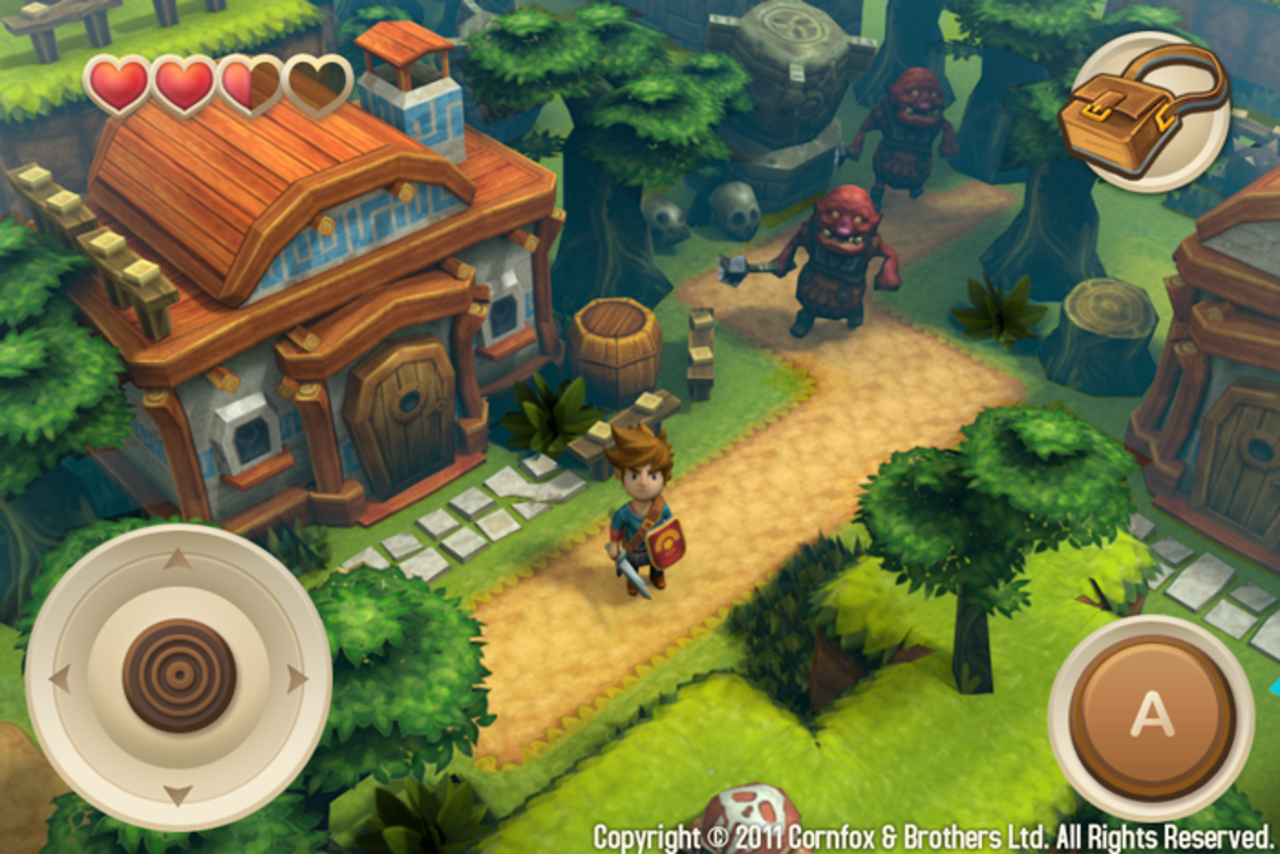Click the half-filled third heart icon
Screen dimensions: 1280x854
pos(251,83)
